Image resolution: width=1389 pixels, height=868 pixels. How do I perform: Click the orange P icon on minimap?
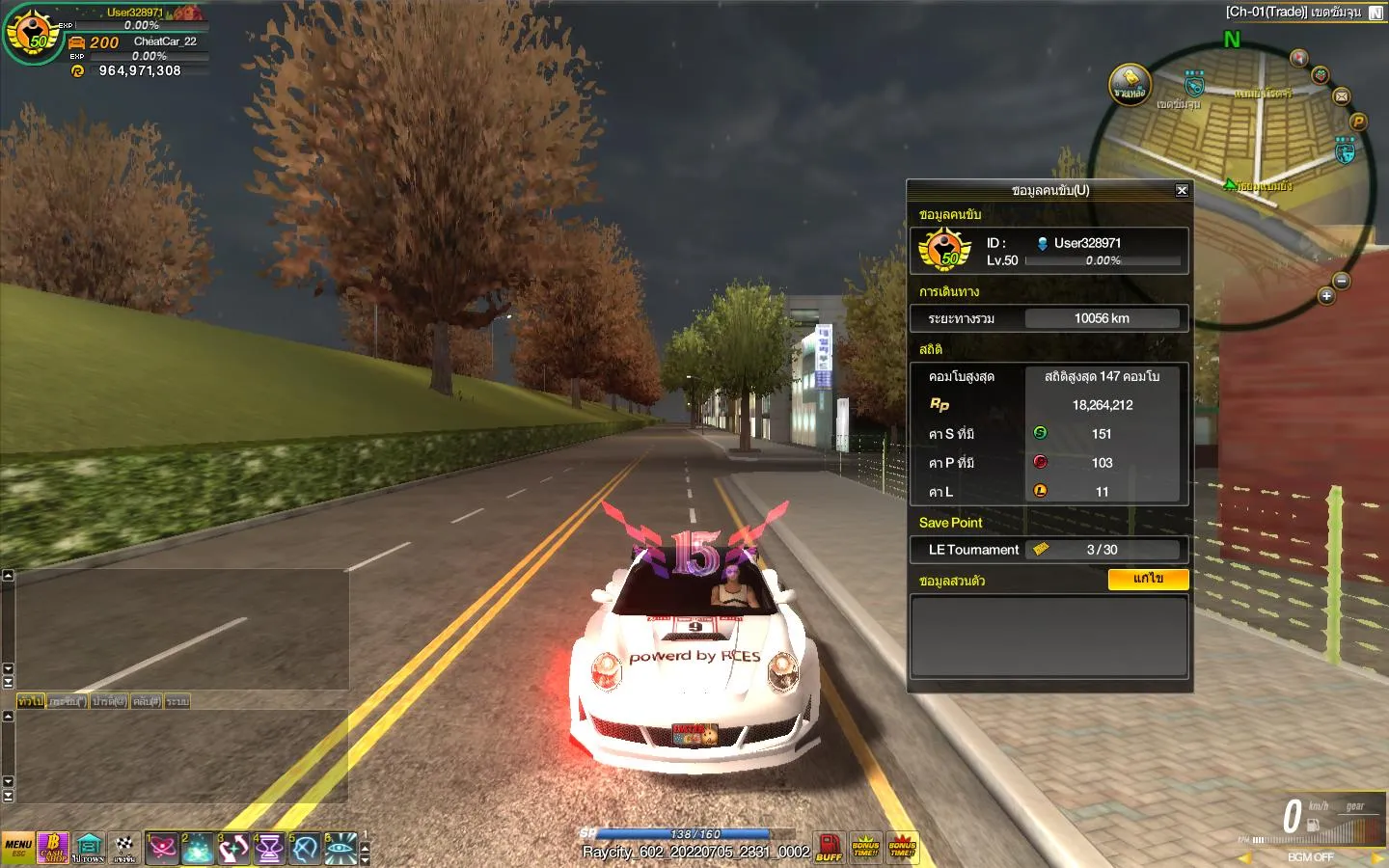(1358, 122)
